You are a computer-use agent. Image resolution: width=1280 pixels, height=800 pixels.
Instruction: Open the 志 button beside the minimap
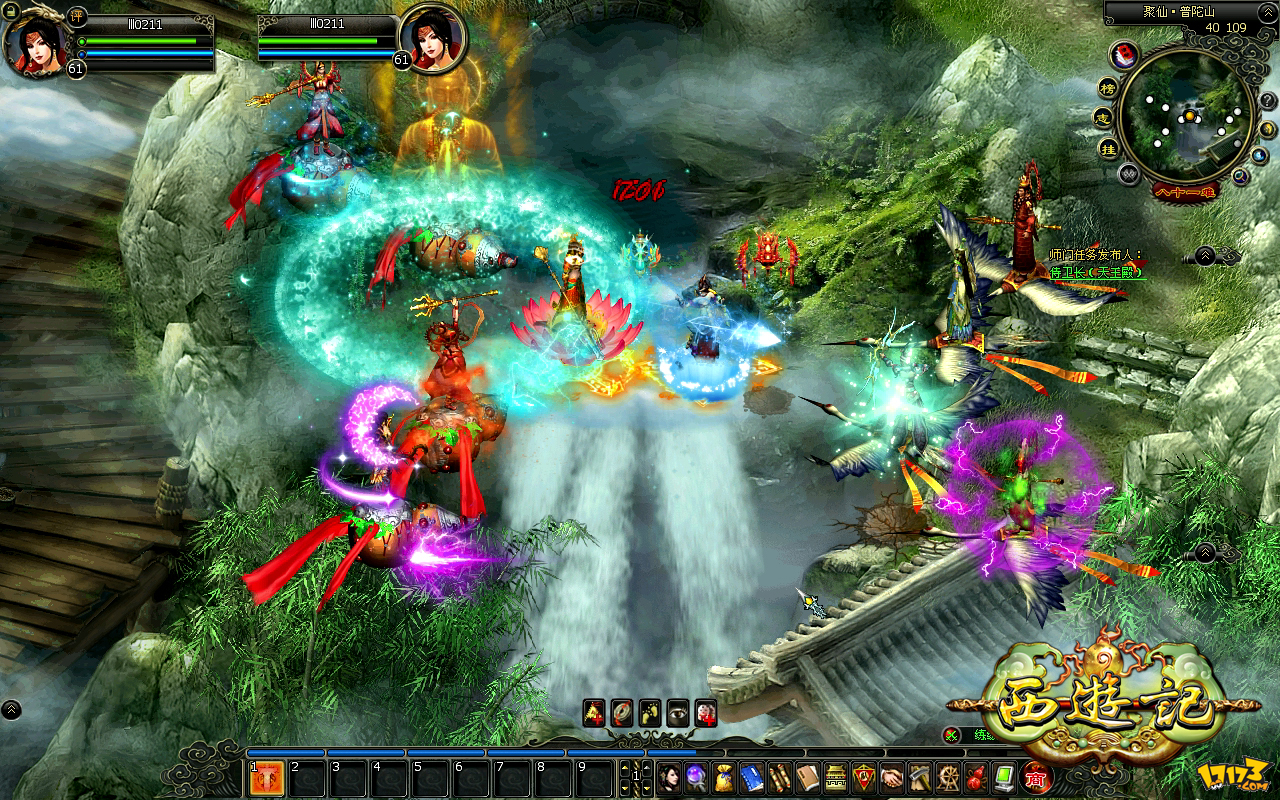(x=1102, y=117)
